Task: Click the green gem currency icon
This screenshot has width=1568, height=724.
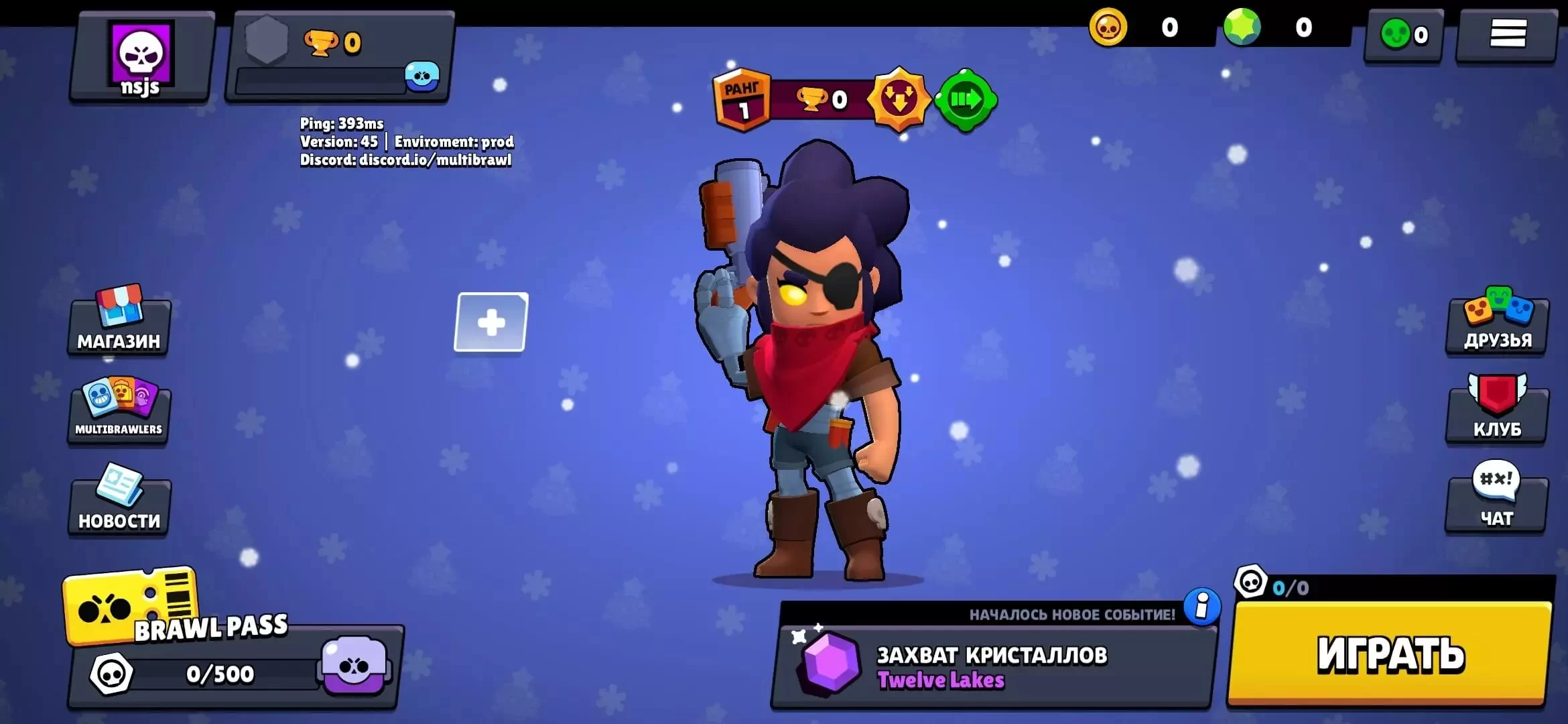Action: 1242,27
